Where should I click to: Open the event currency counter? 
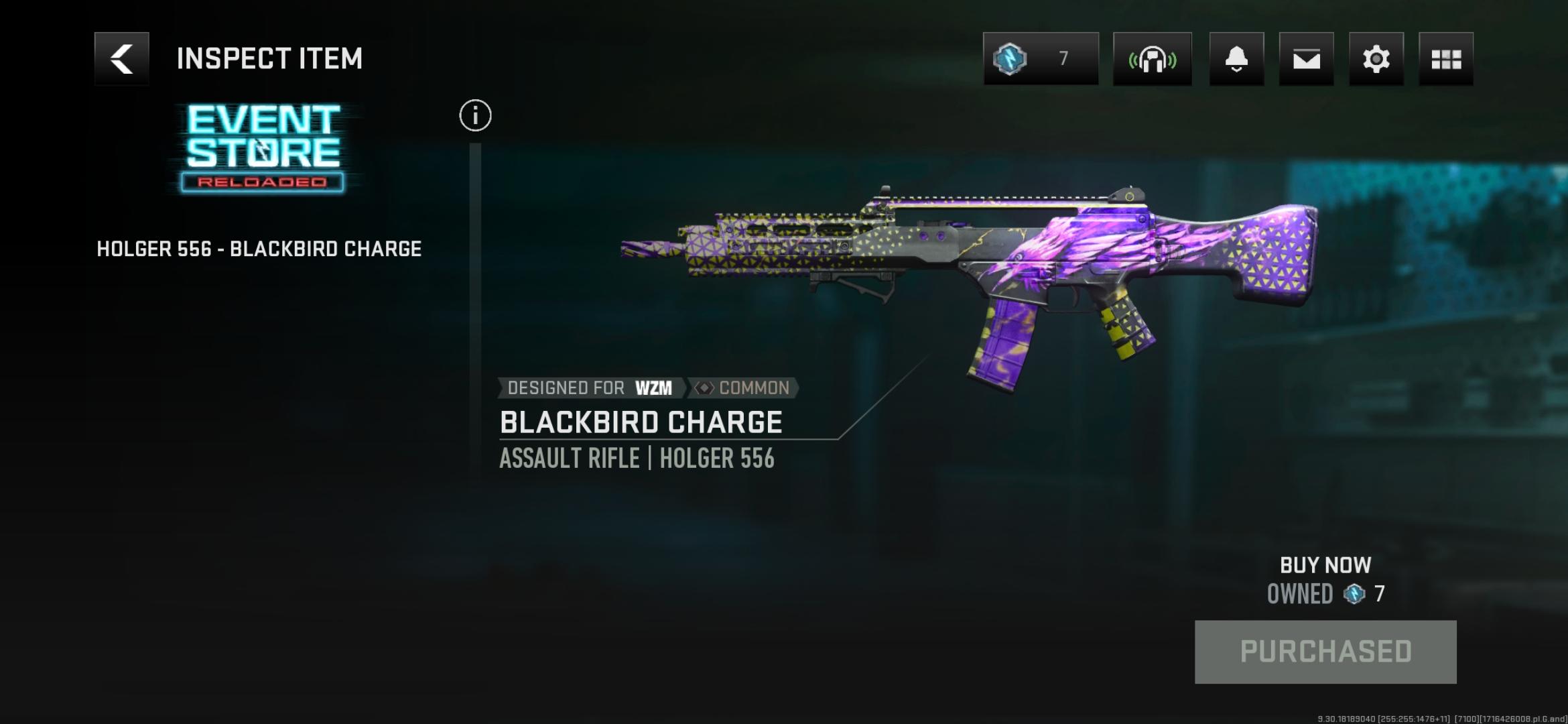click(x=1040, y=59)
